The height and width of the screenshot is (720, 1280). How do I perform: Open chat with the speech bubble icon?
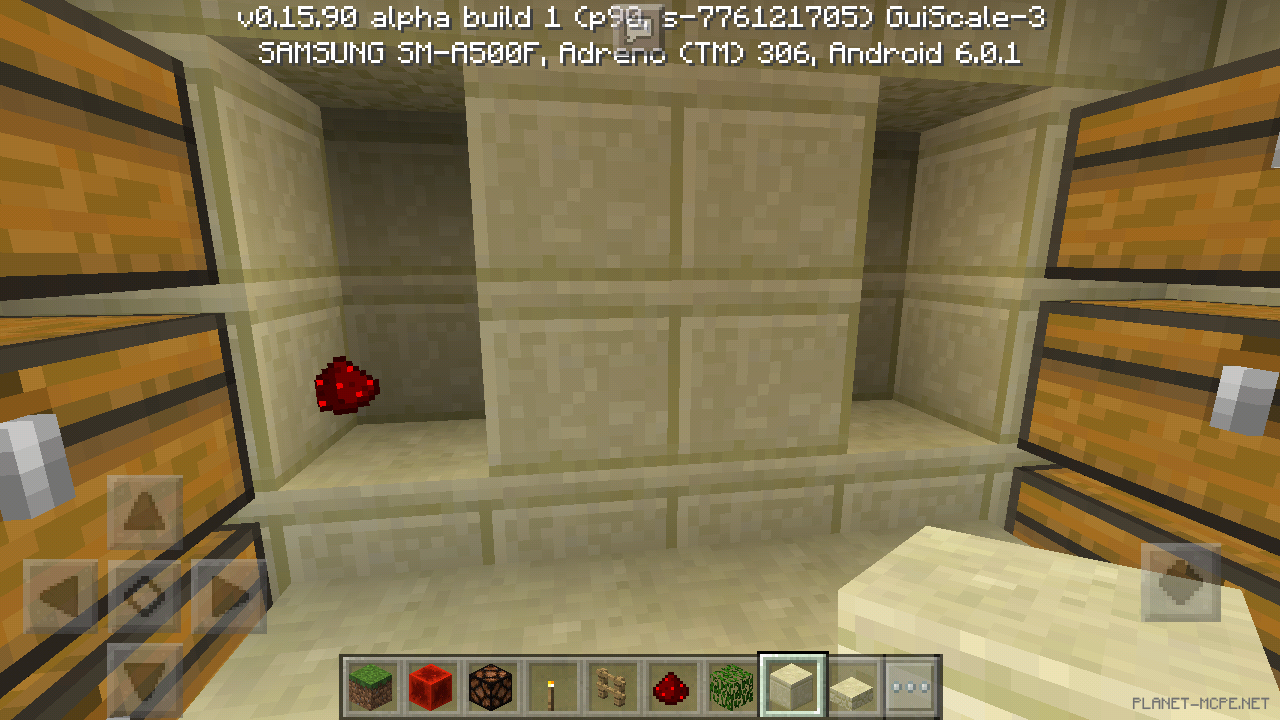coord(637,27)
